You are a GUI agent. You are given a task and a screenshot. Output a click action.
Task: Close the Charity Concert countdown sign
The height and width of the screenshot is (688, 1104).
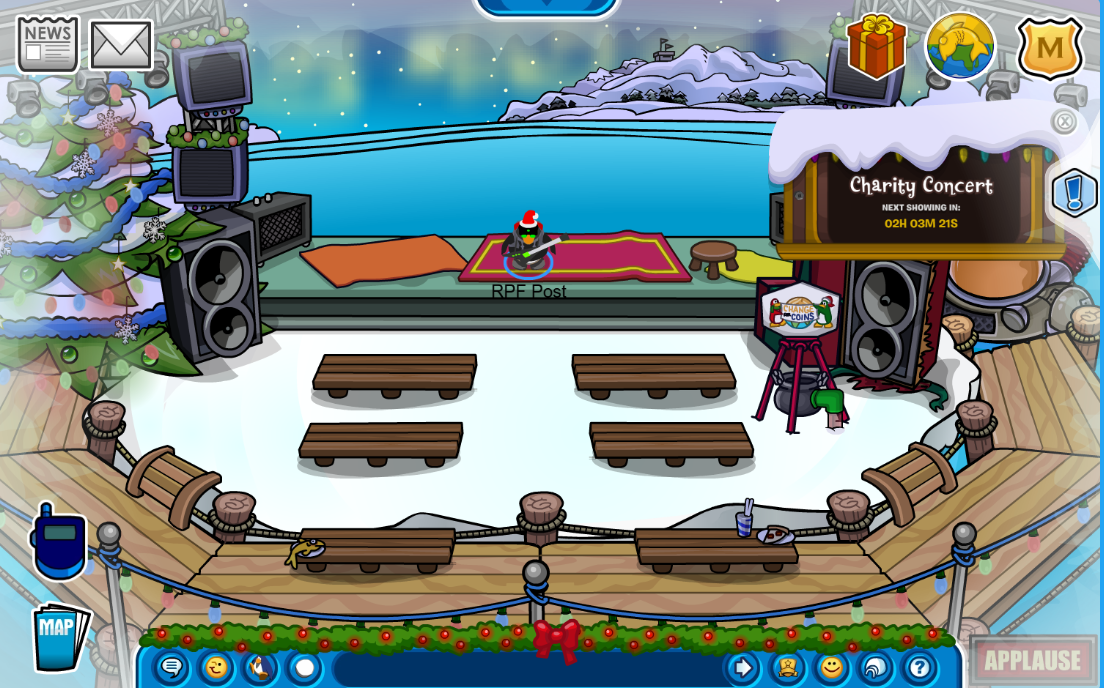pyautogui.click(x=1064, y=122)
